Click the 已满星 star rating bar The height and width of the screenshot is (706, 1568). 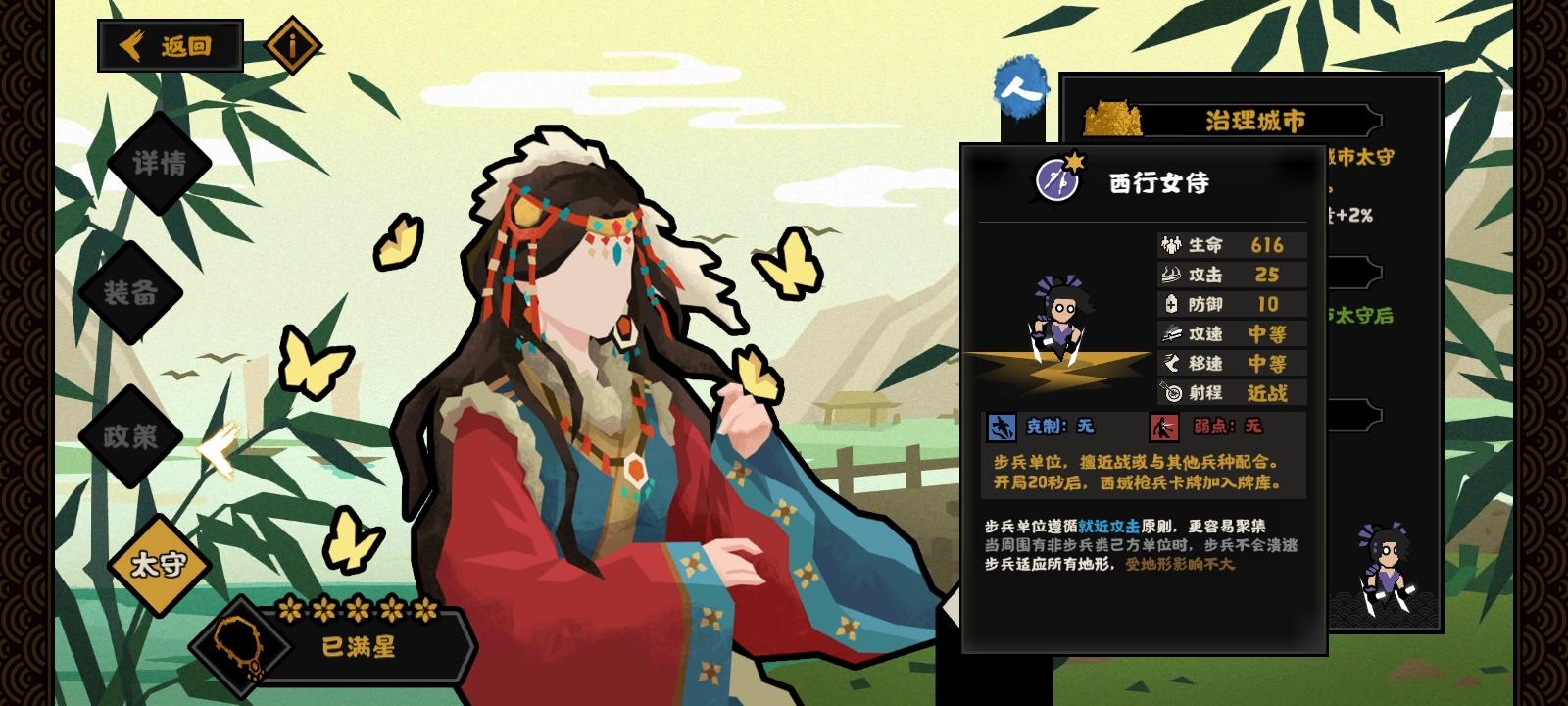(358, 647)
